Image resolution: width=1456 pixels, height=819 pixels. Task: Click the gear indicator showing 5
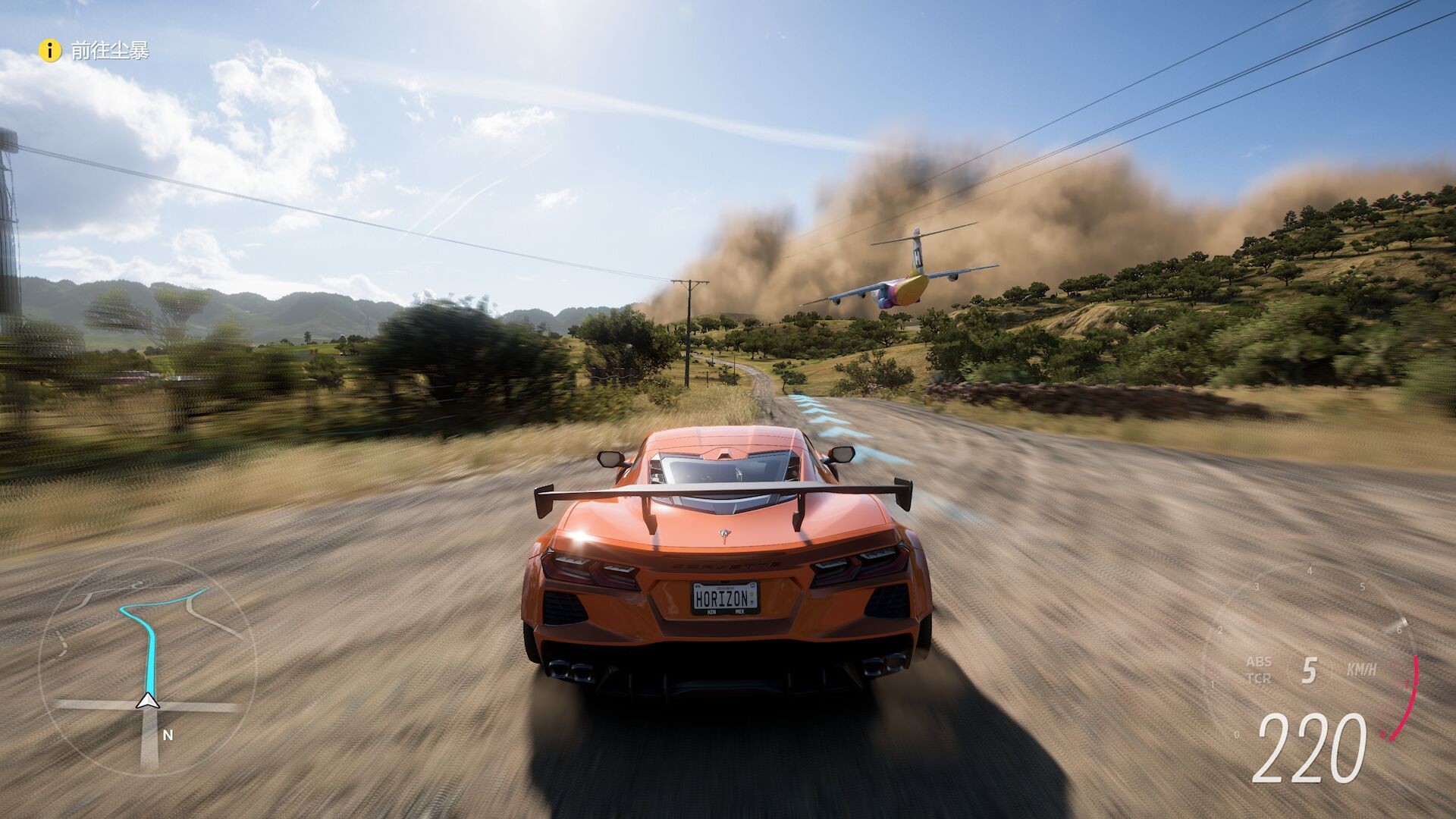(x=1309, y=669)
